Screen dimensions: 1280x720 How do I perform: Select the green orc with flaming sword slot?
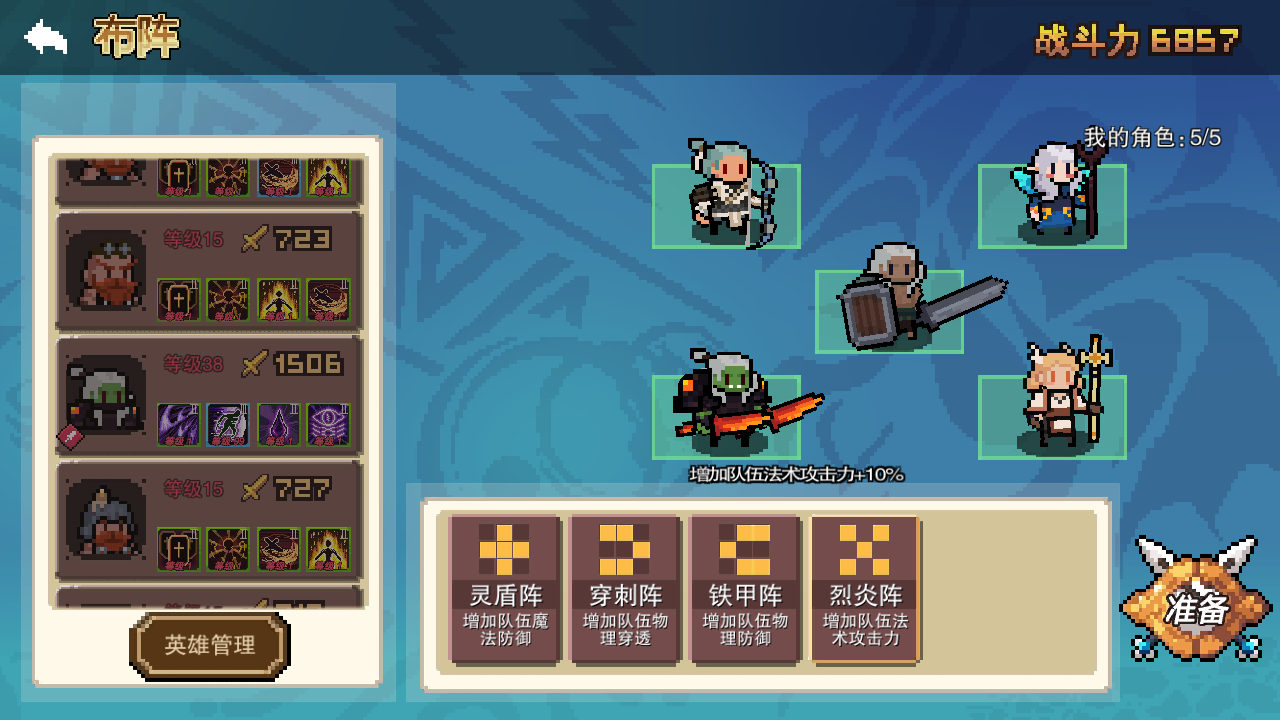(726, 416)
